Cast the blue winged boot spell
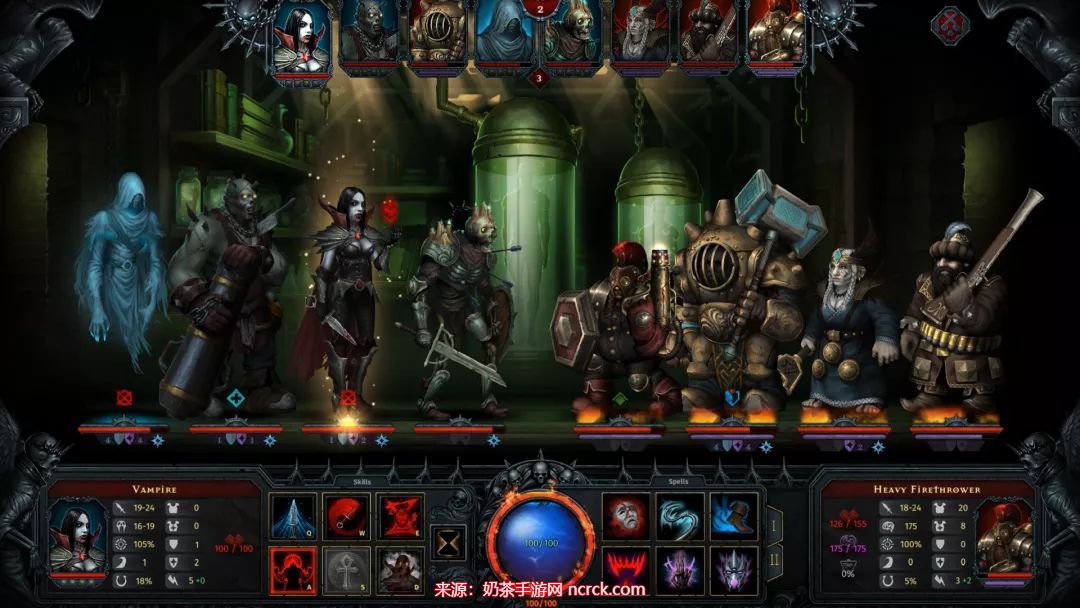 pyautogui.click(x=734, y=516)
